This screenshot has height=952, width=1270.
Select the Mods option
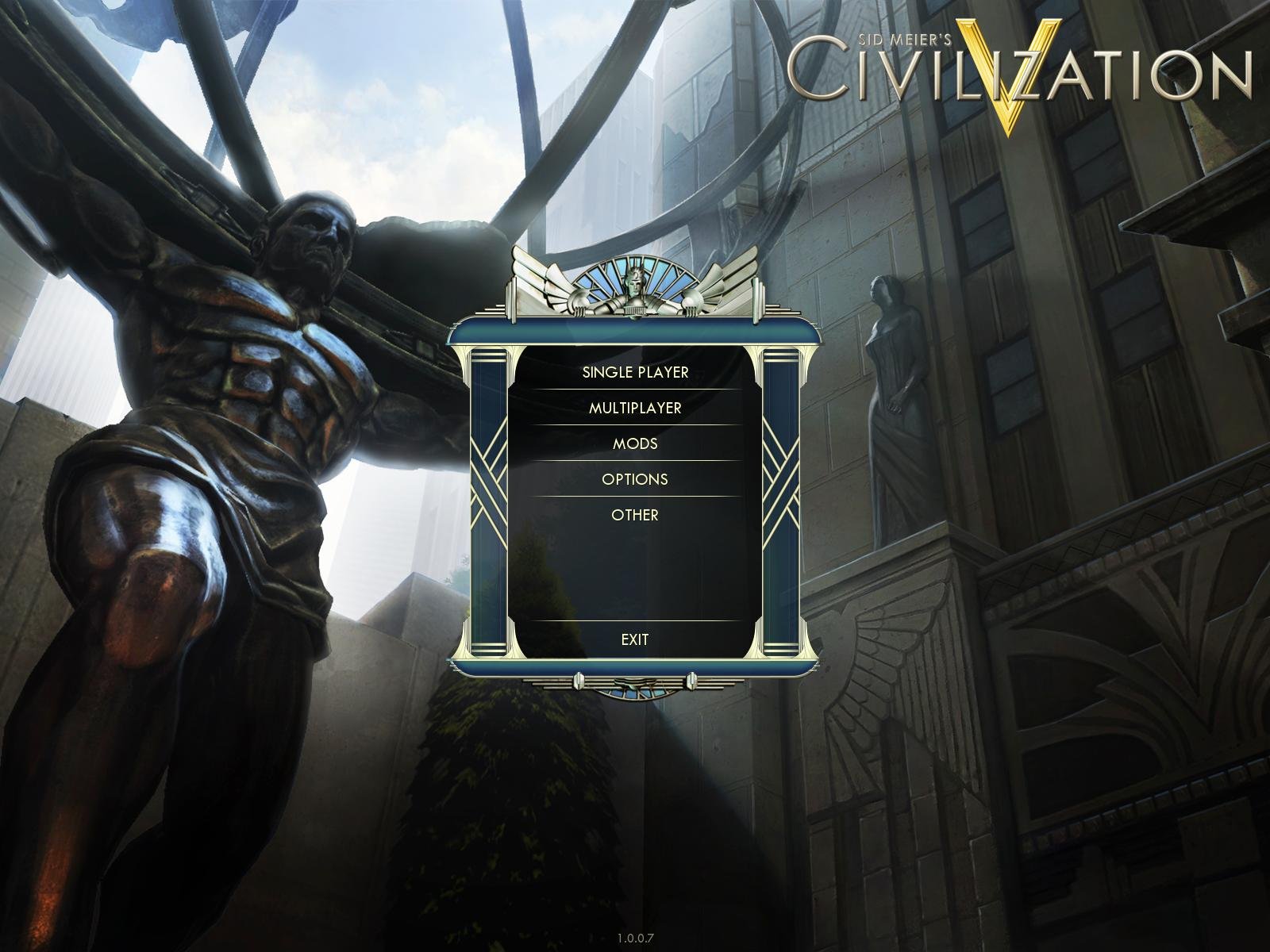(x=635, y=445)
